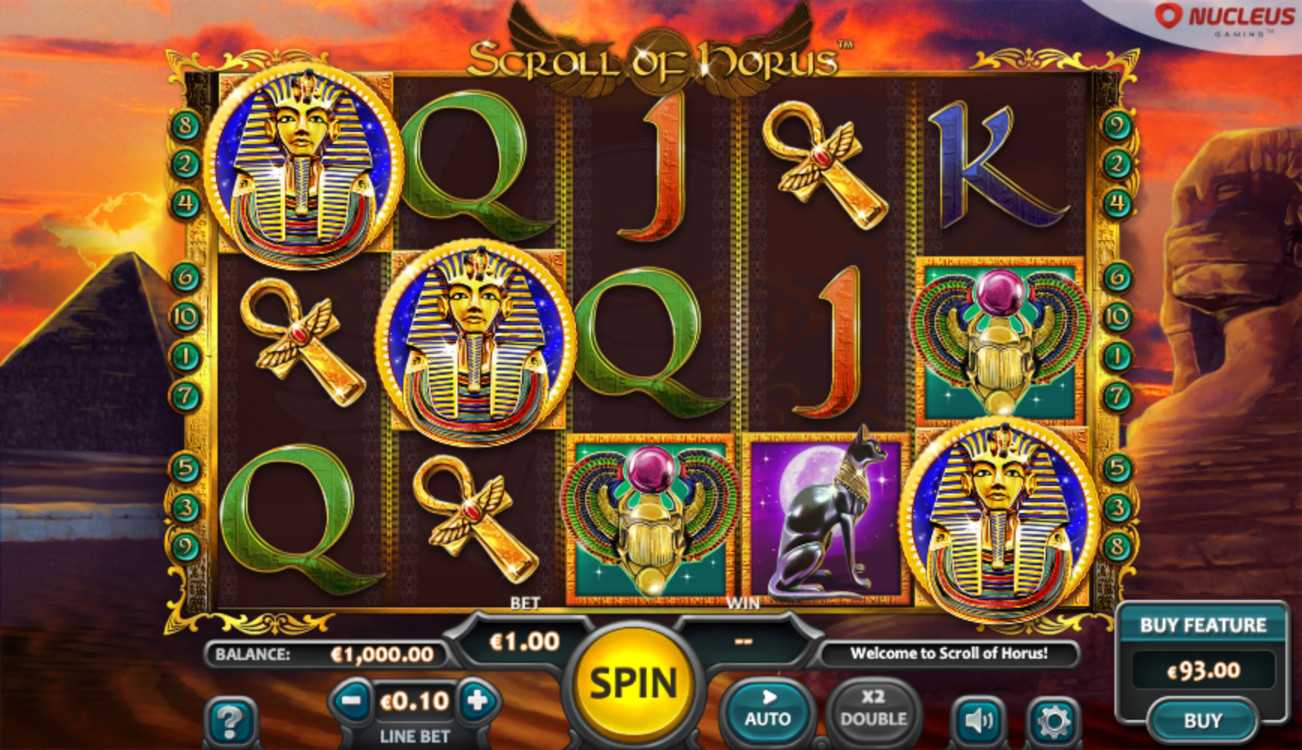Screen dimensions: 1302x750
Task: Buy the feature for €93.00
Action: pos(1202,719)
